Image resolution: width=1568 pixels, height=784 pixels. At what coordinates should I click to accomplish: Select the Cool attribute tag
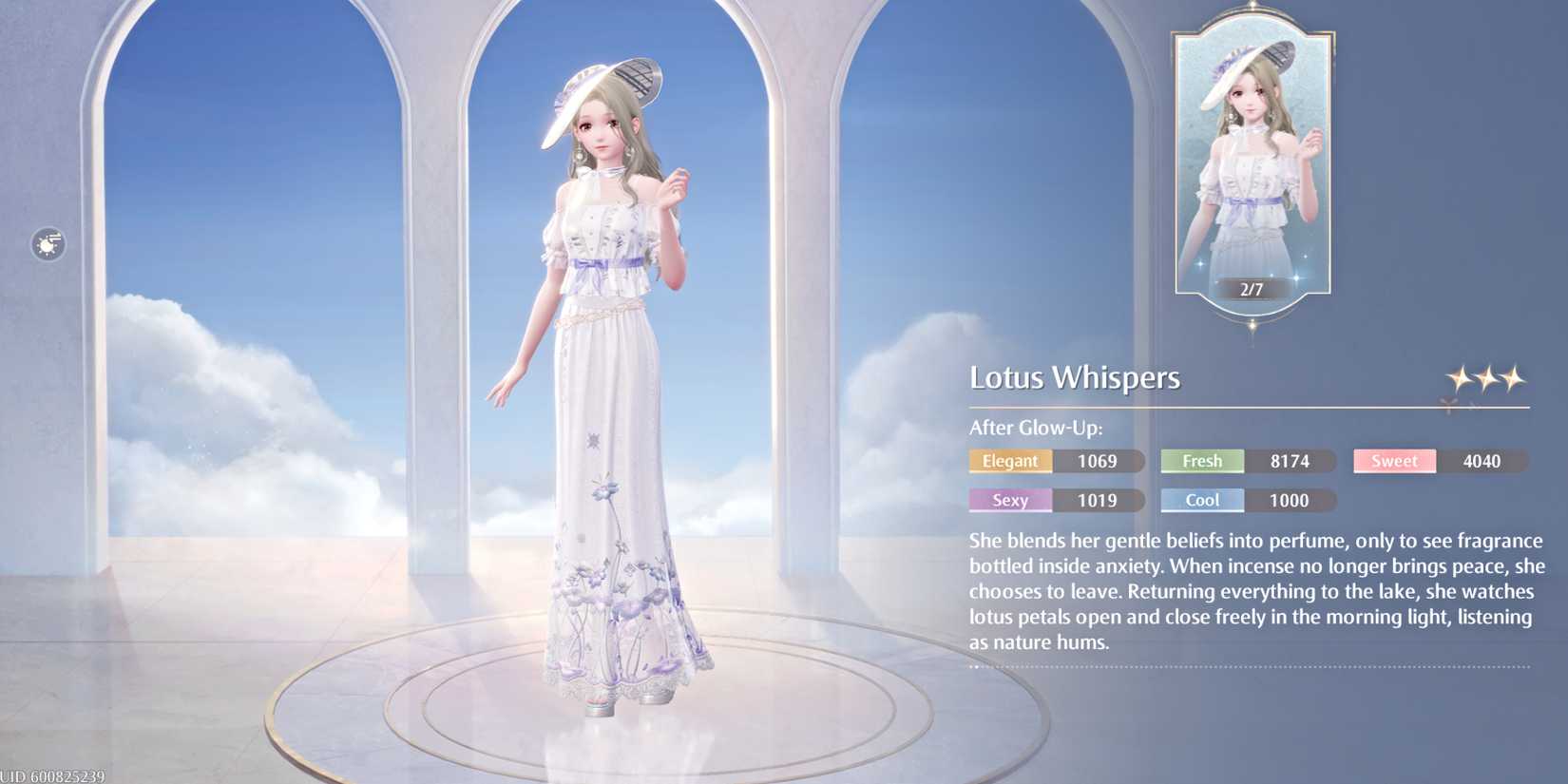(x=1200, y=501)
